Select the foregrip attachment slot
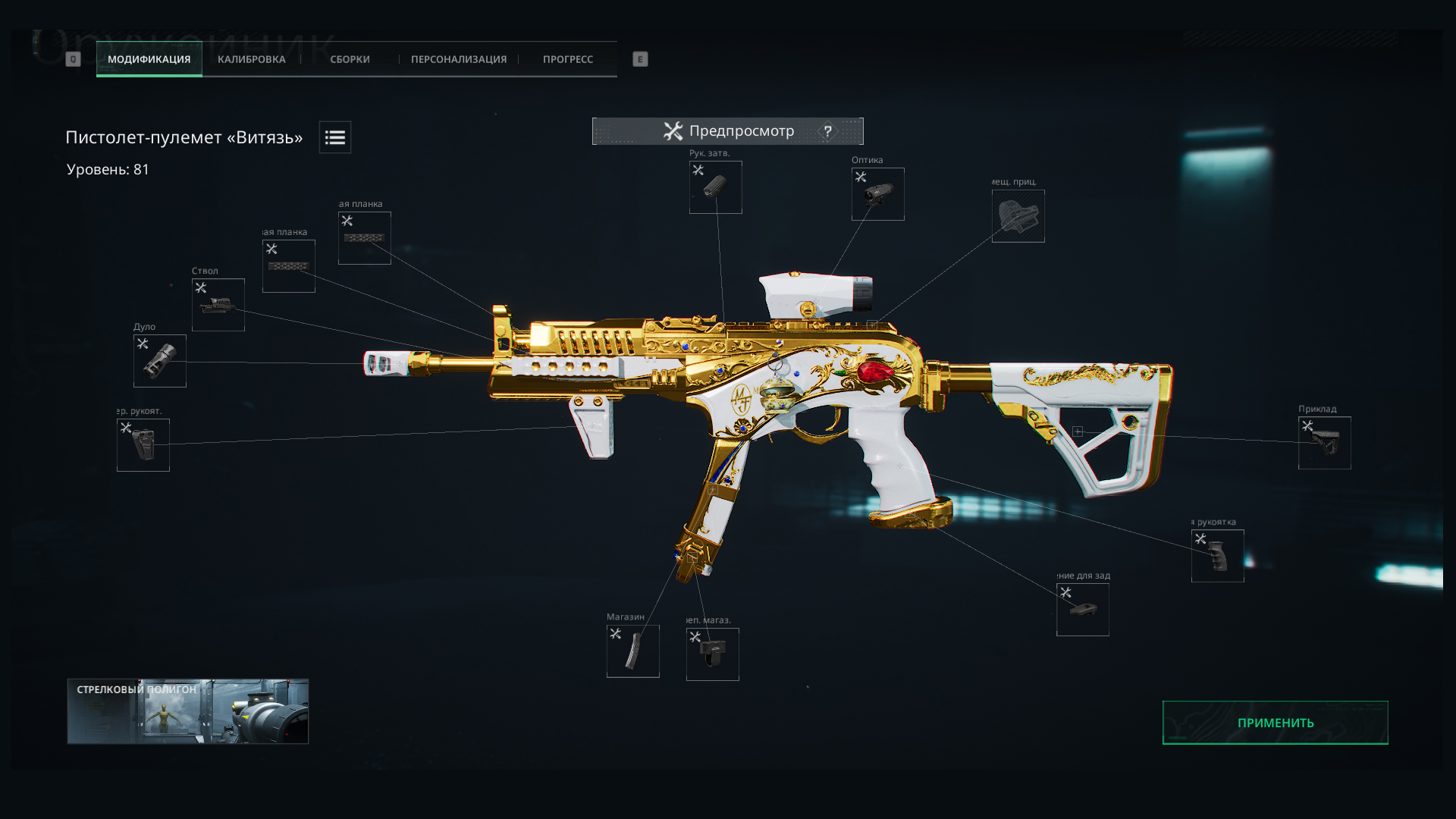Viewport: 1456px width, 819px height. pyautogui.click(x=143, y=445)
